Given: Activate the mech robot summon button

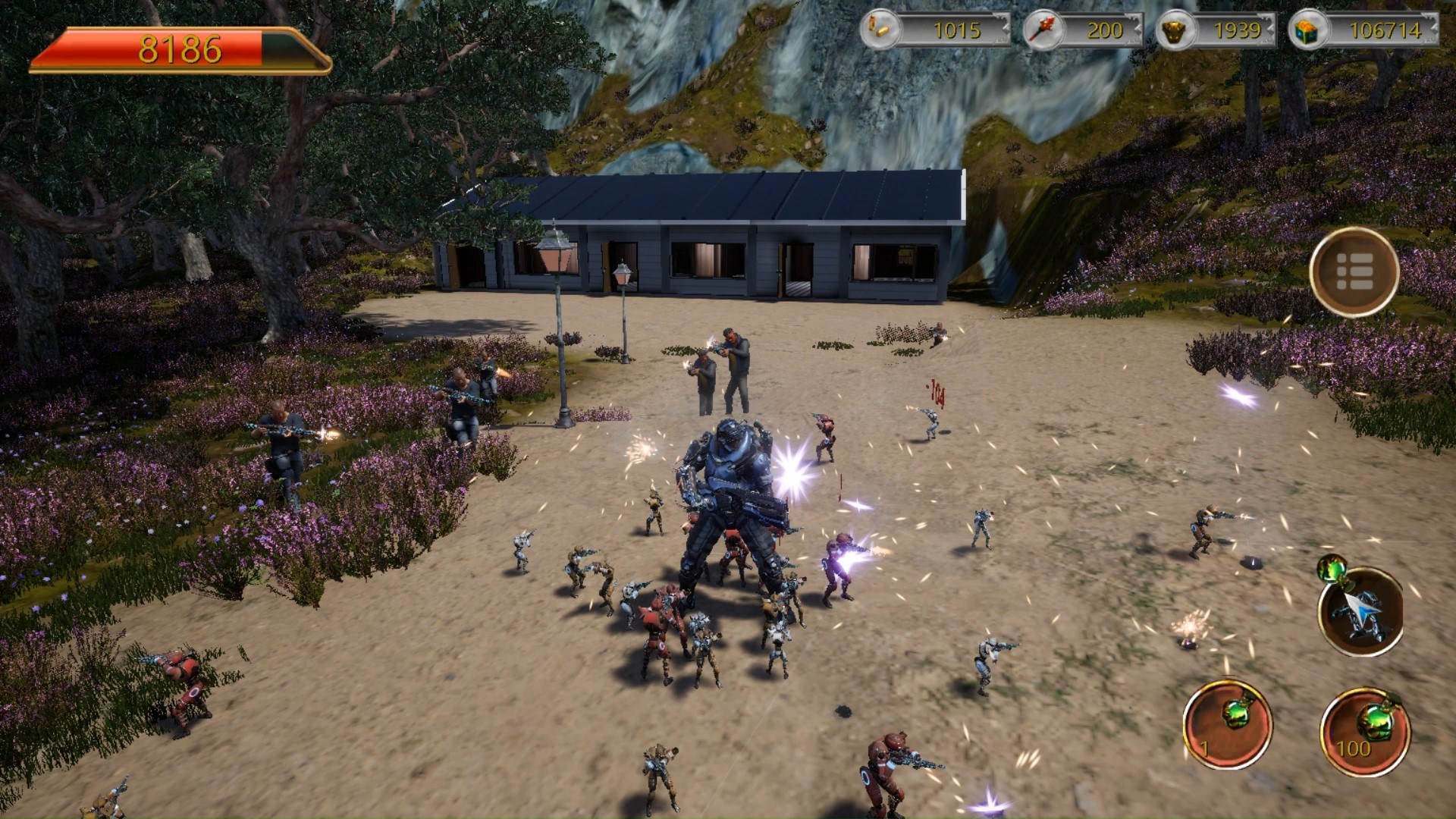Looking at the screenshot, I should click(1361, 613).
